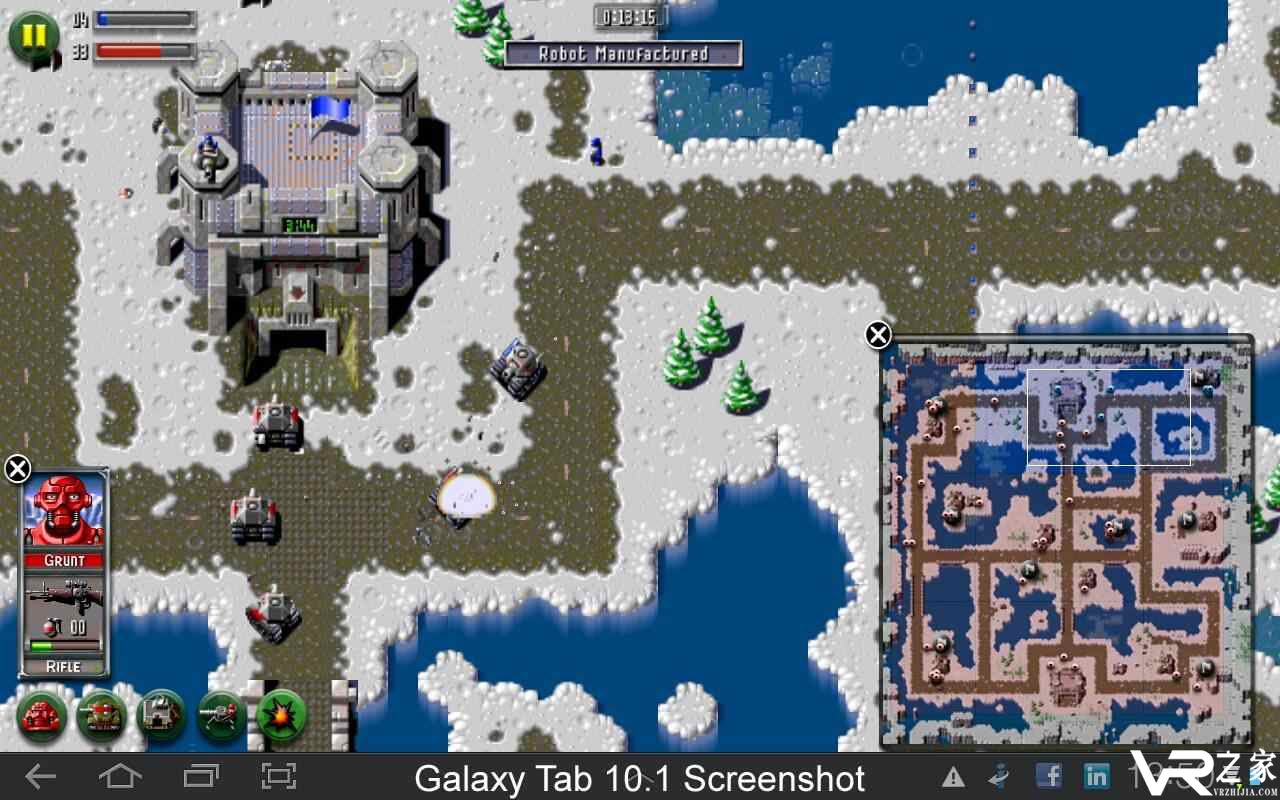This screenshot has height=800, width=1280.
Task: Tap the Android screenshot capture button
Action: point(279,776)
